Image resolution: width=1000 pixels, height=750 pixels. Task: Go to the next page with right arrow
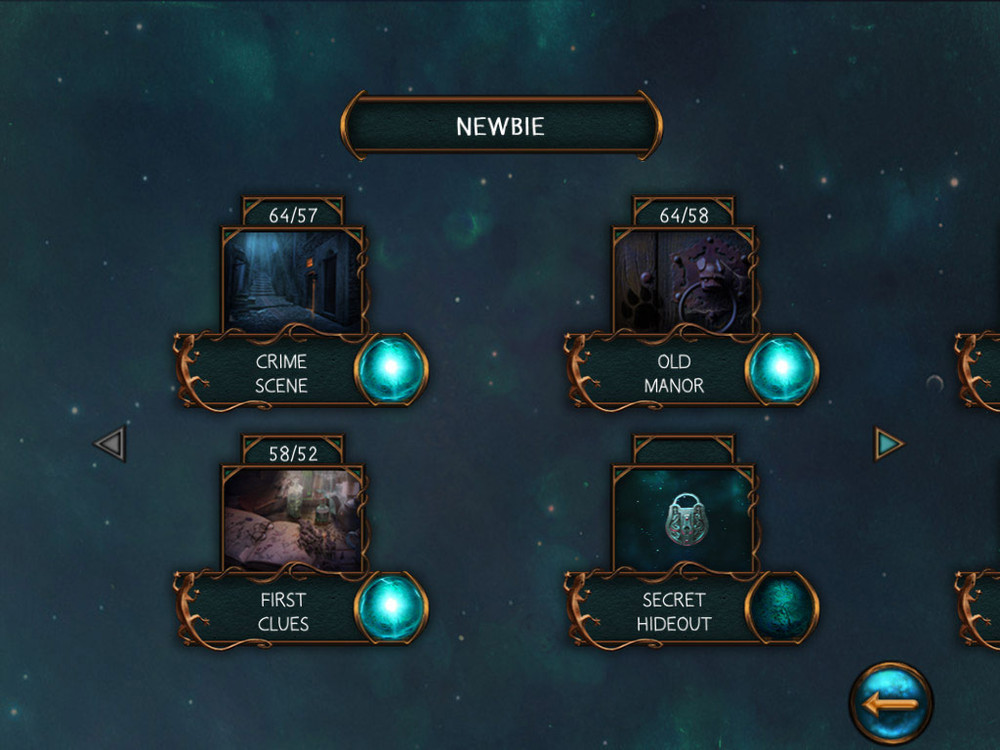[888, 443]
